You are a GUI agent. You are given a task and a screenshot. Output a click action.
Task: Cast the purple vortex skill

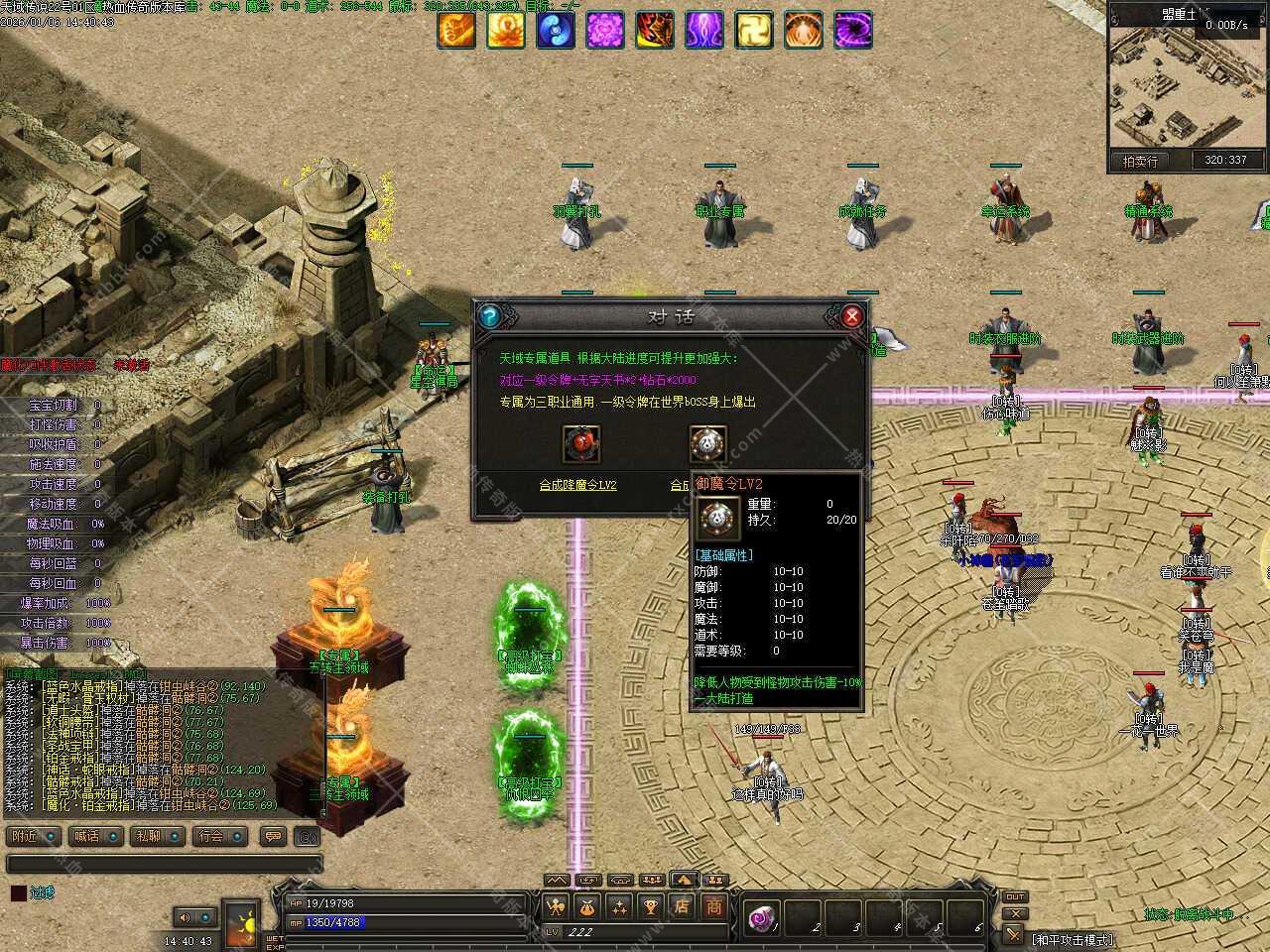(x=853, y=31)
